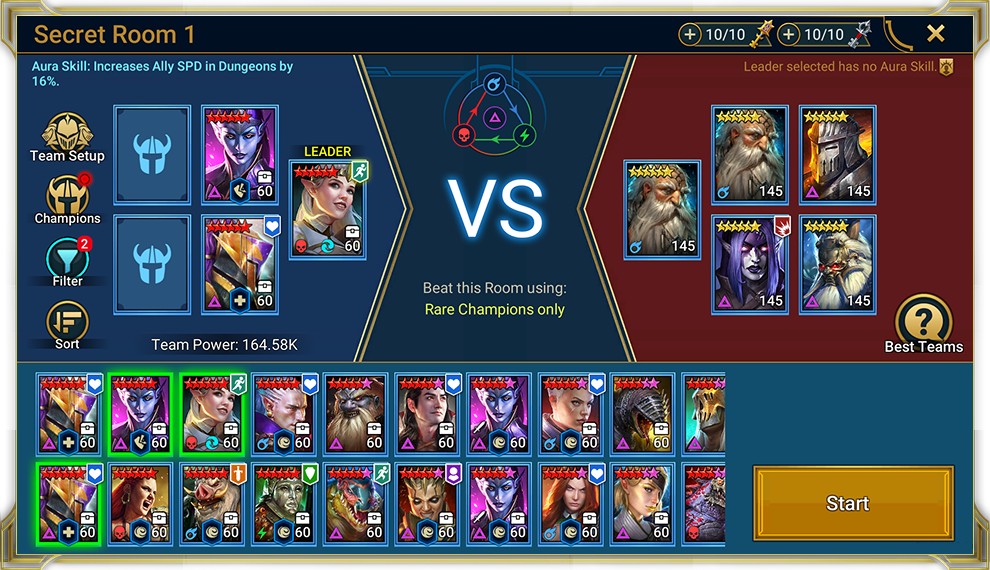Open the Filter options
The image size is (990, 570).
click(67, 262)
